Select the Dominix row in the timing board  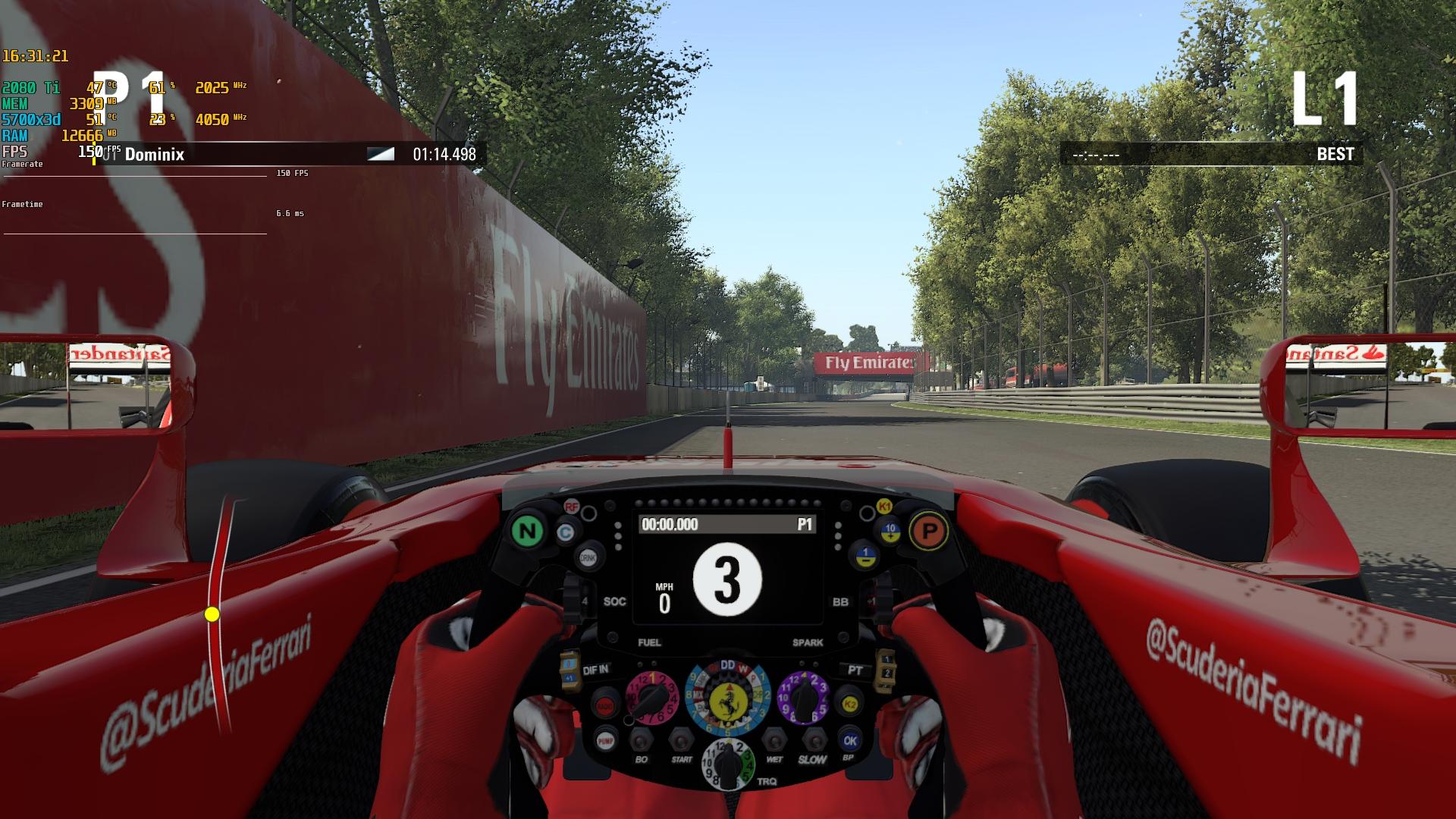point(288,154)
